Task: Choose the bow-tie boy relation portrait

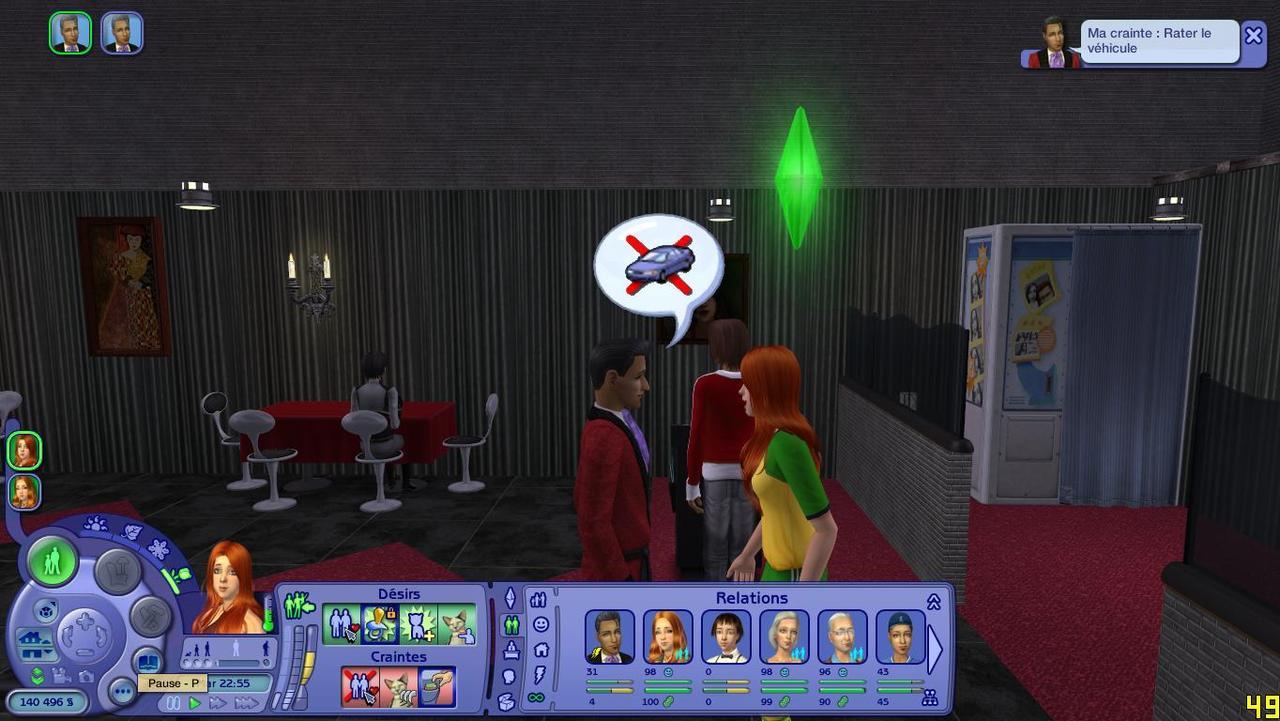Action: point(726,636)
